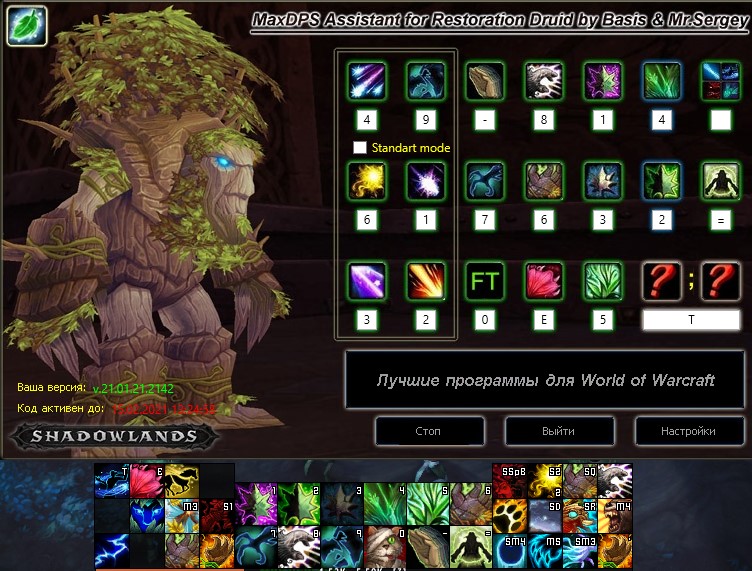Edit the wide keybind field labeled T

pos(691,320)
